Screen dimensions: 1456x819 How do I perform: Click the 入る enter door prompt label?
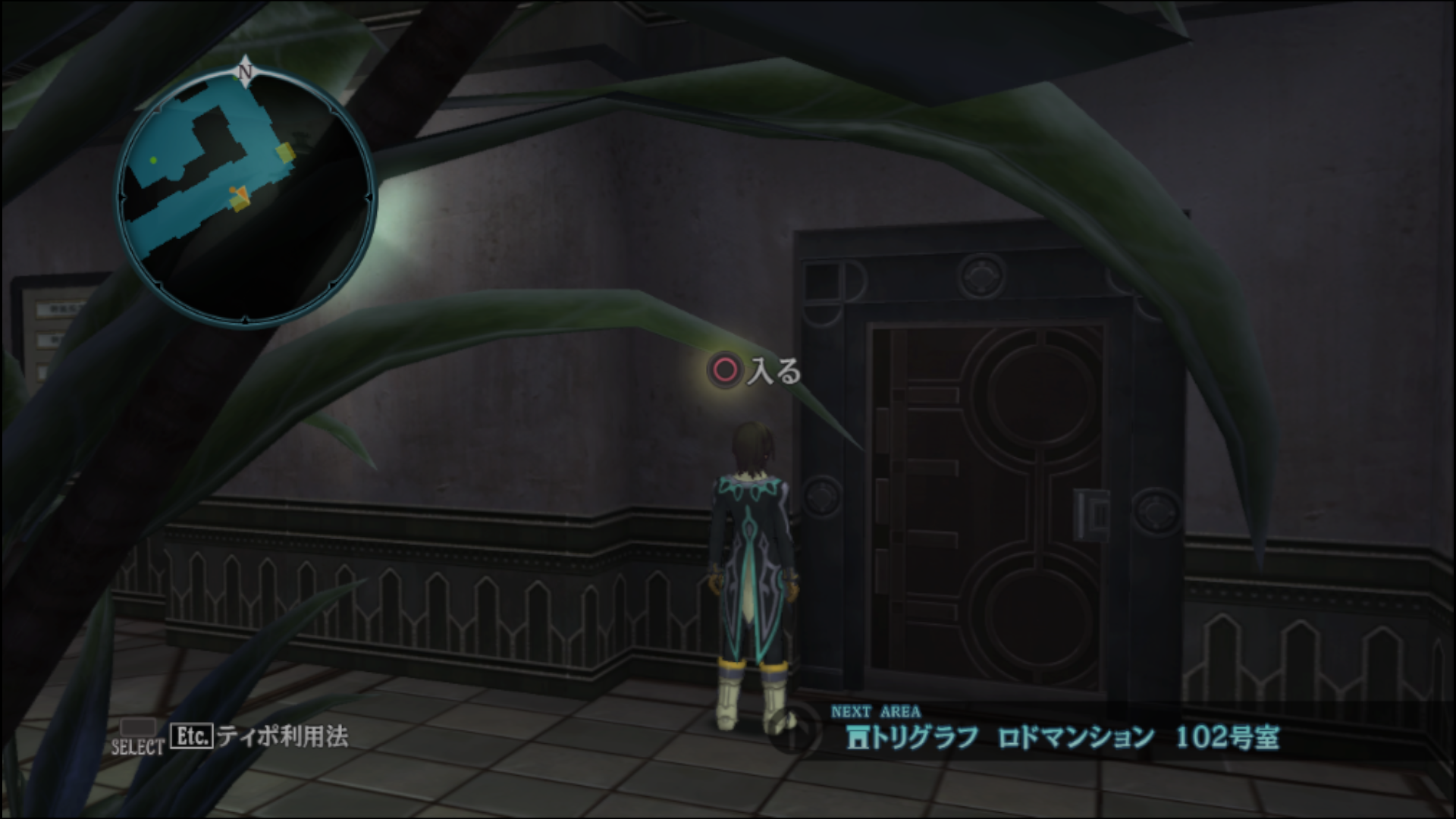[x=773, y=372]
